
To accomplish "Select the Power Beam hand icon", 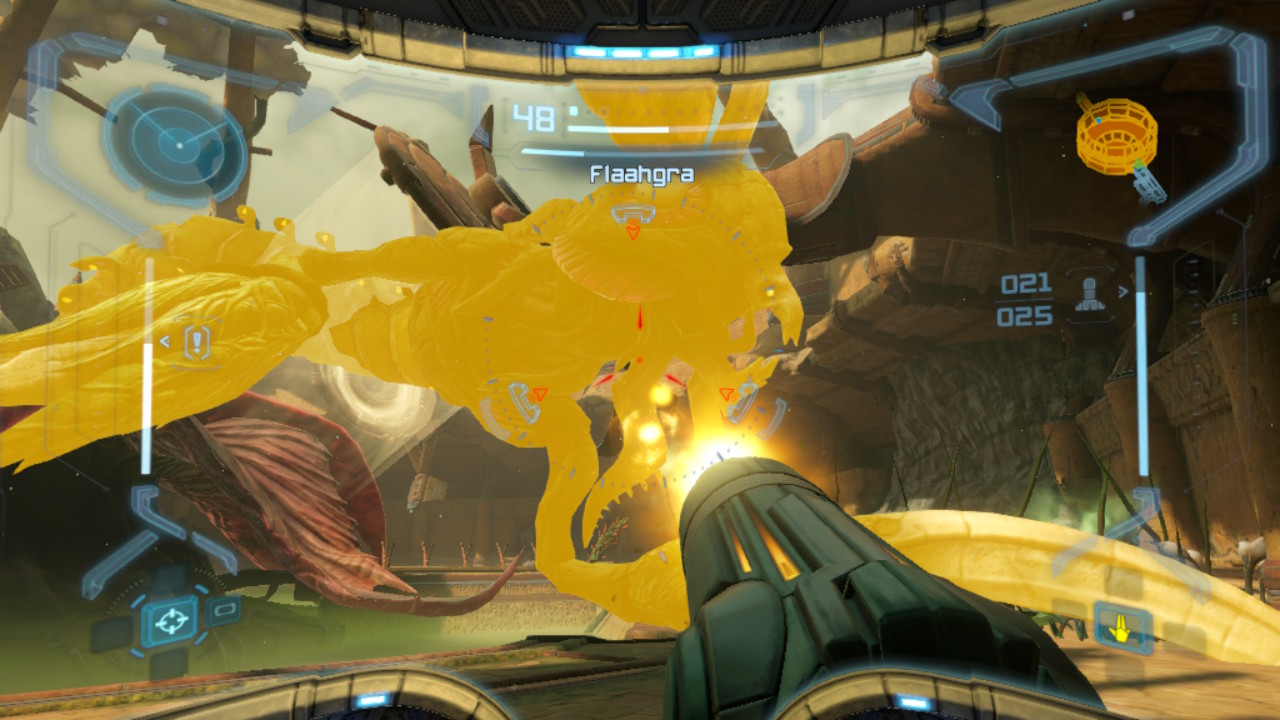I will [x=1121, y=629].
